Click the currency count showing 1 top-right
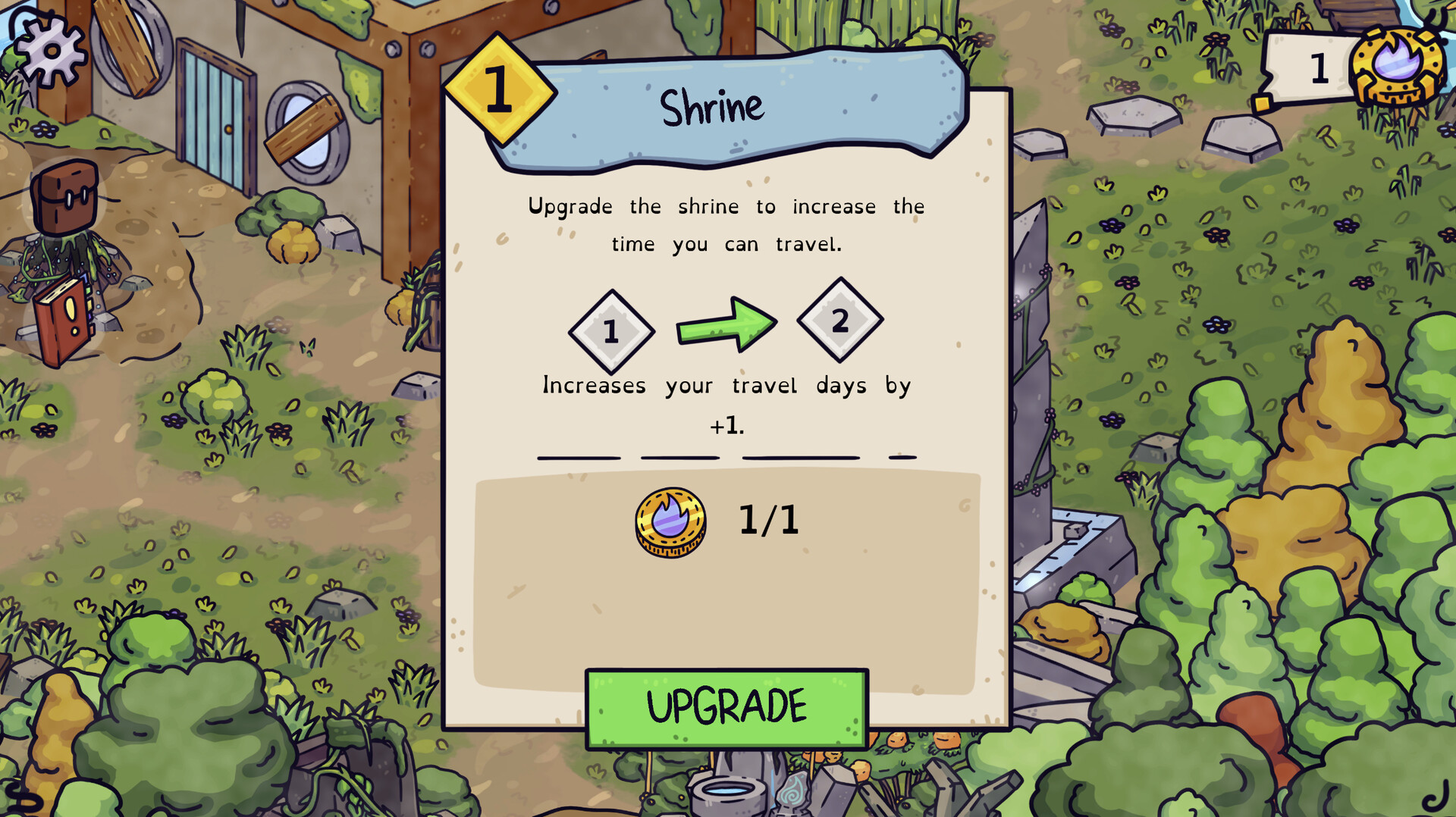1456x817 pixels. point(1319,67)
